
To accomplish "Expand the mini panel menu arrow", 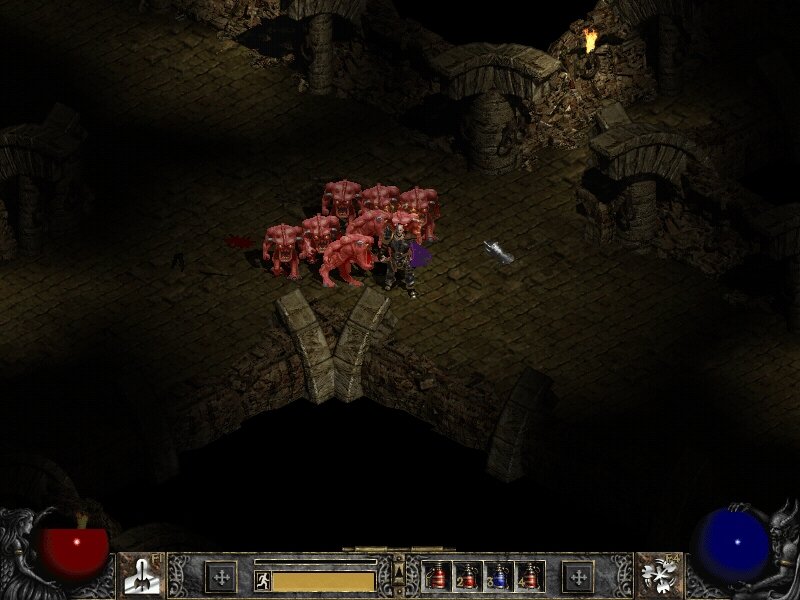I will click(x=399, y=572).
